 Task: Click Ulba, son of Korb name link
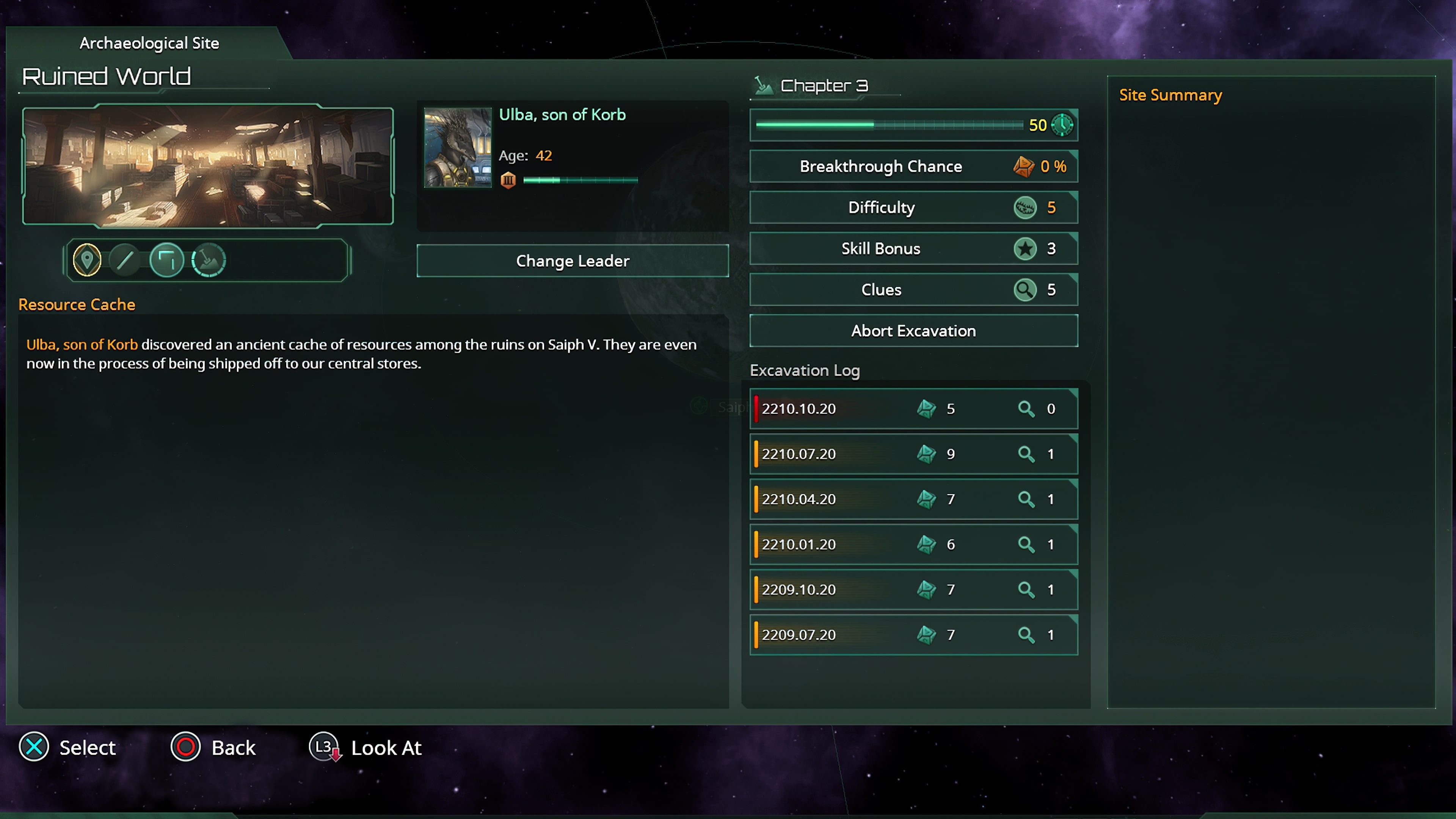(562, 115)
